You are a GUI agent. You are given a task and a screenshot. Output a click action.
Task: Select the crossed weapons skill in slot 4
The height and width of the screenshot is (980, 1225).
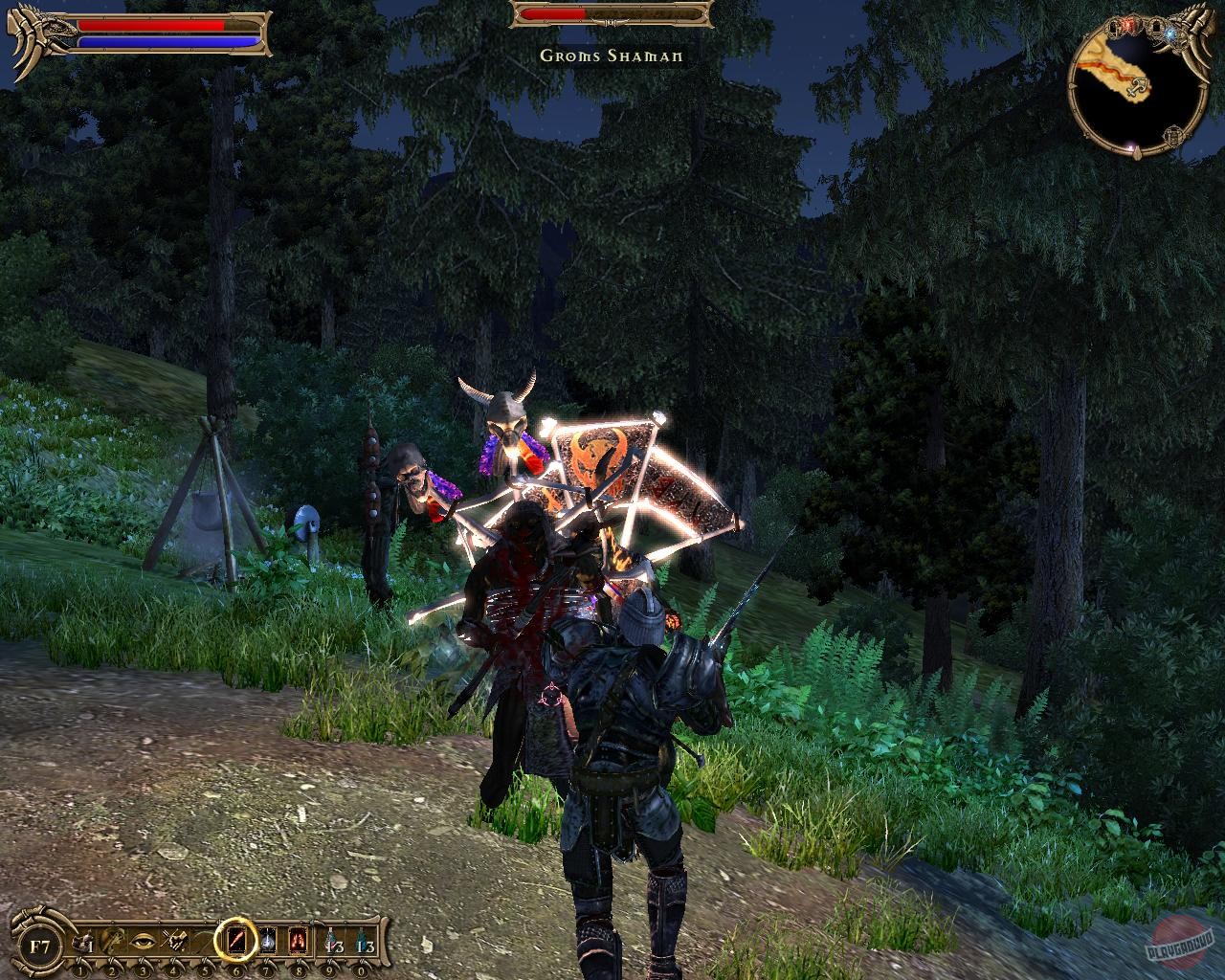(173, 939)
